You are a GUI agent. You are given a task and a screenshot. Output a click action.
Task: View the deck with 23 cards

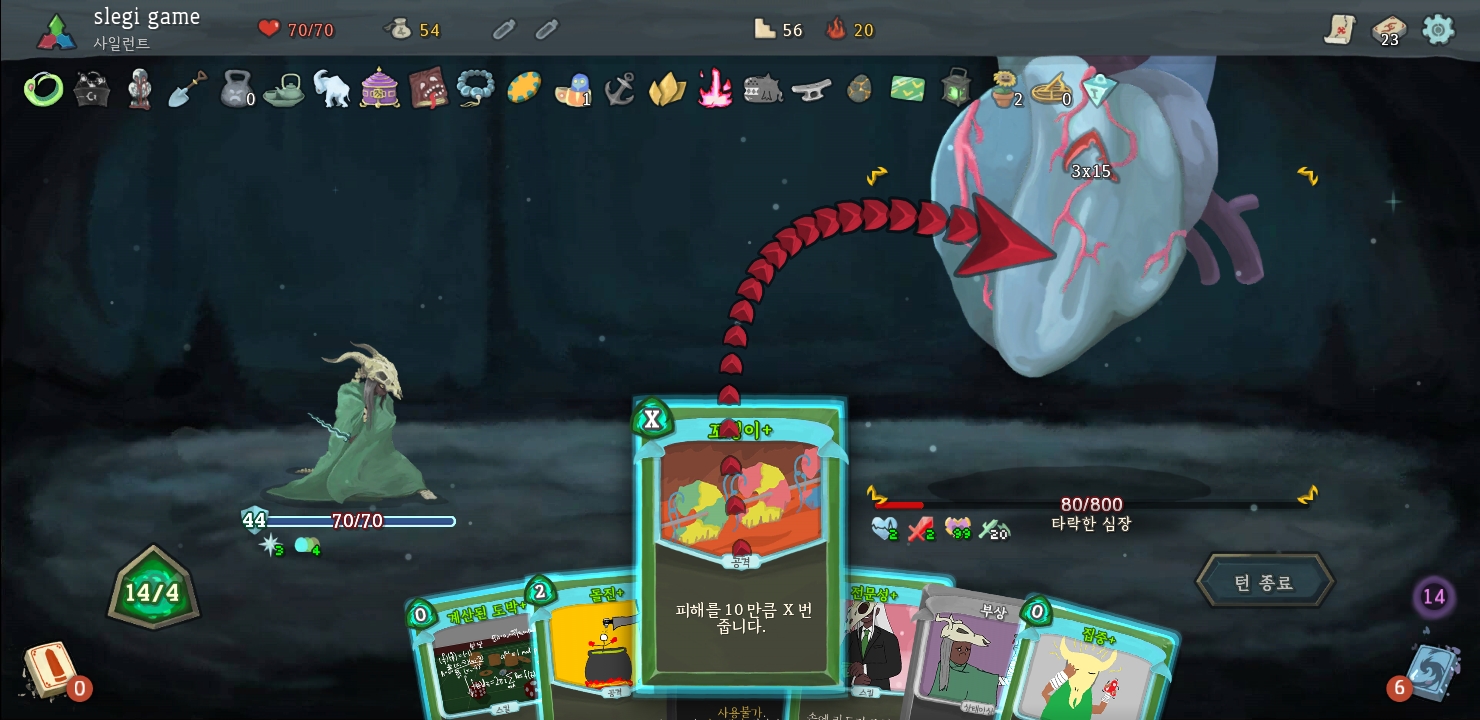pos(1388,30)
